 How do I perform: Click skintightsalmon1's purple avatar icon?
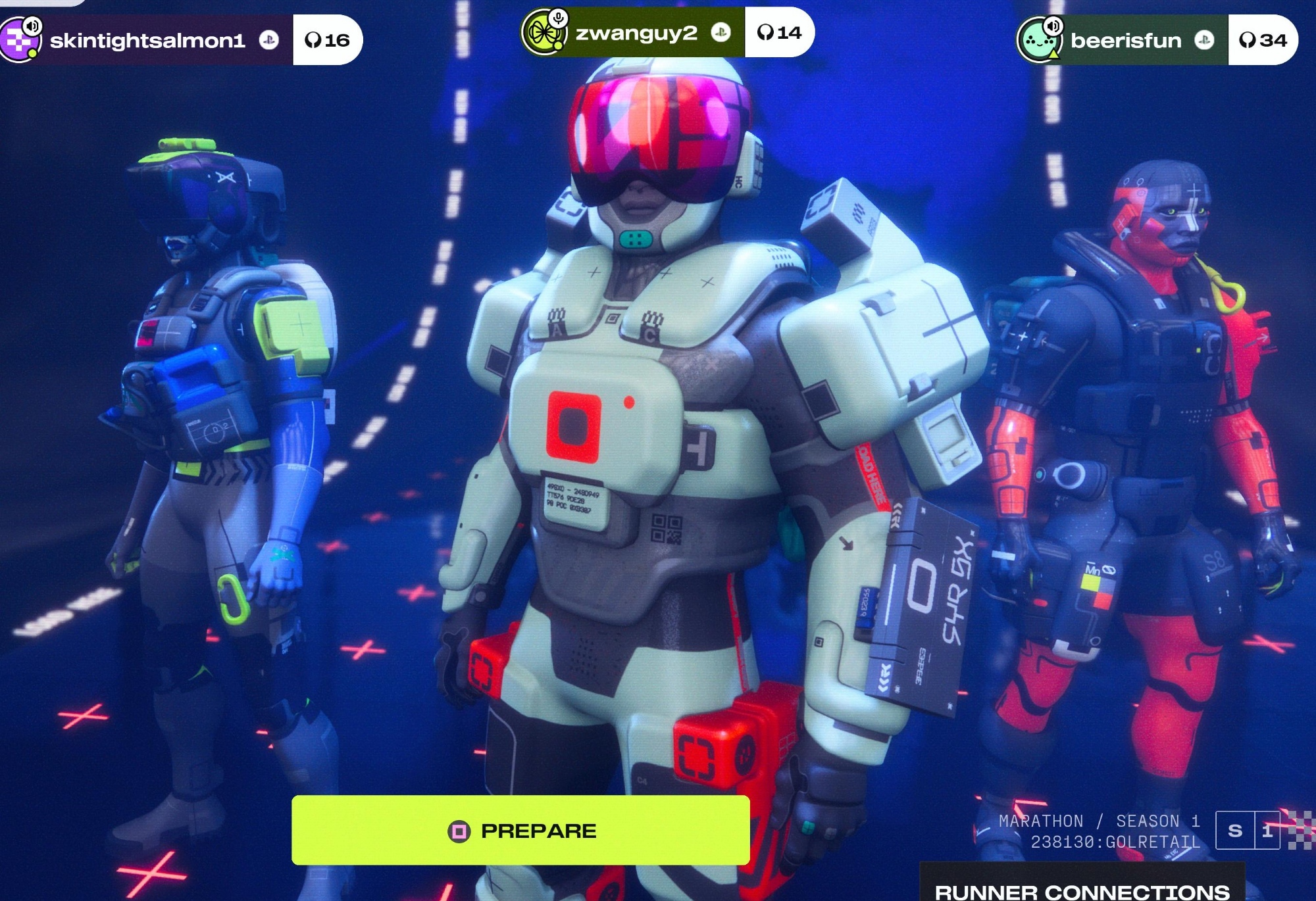[x=20, y=42]
